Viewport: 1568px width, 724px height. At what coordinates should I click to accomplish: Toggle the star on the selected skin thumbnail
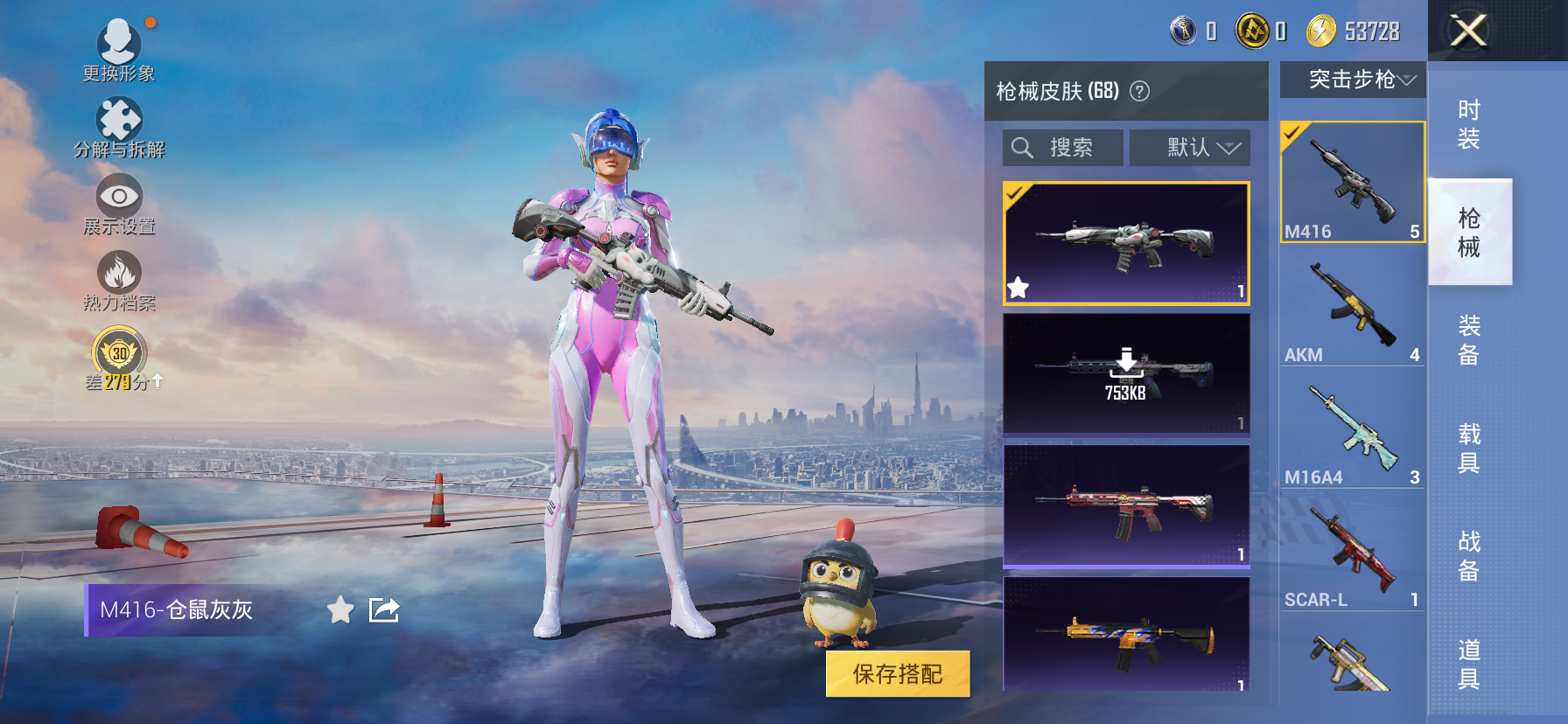pos(1018,286)
